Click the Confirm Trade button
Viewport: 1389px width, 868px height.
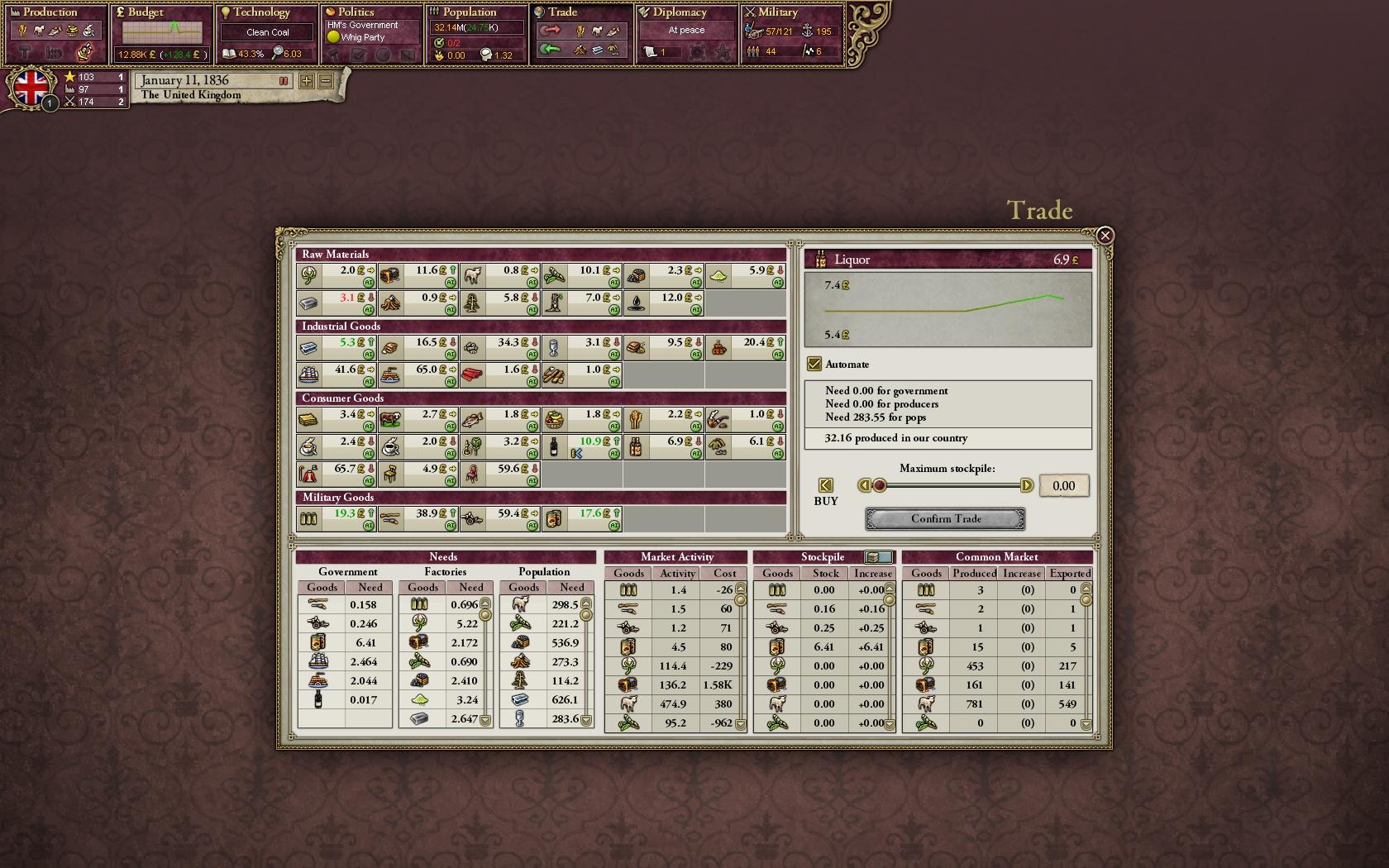coord(945,518)
